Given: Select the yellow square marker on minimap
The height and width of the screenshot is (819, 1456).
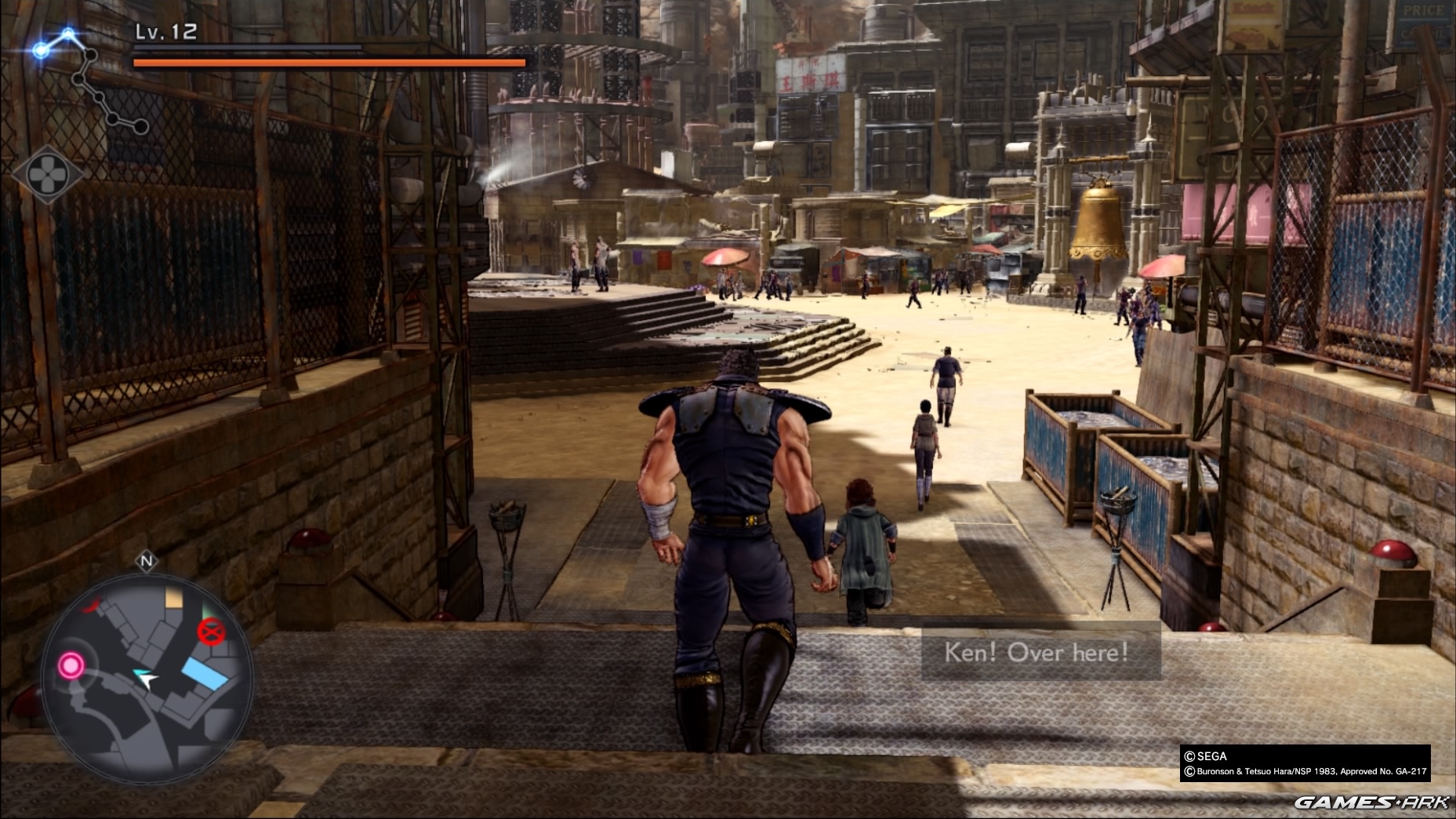Looking at the screenshot, I should point(174,600).
